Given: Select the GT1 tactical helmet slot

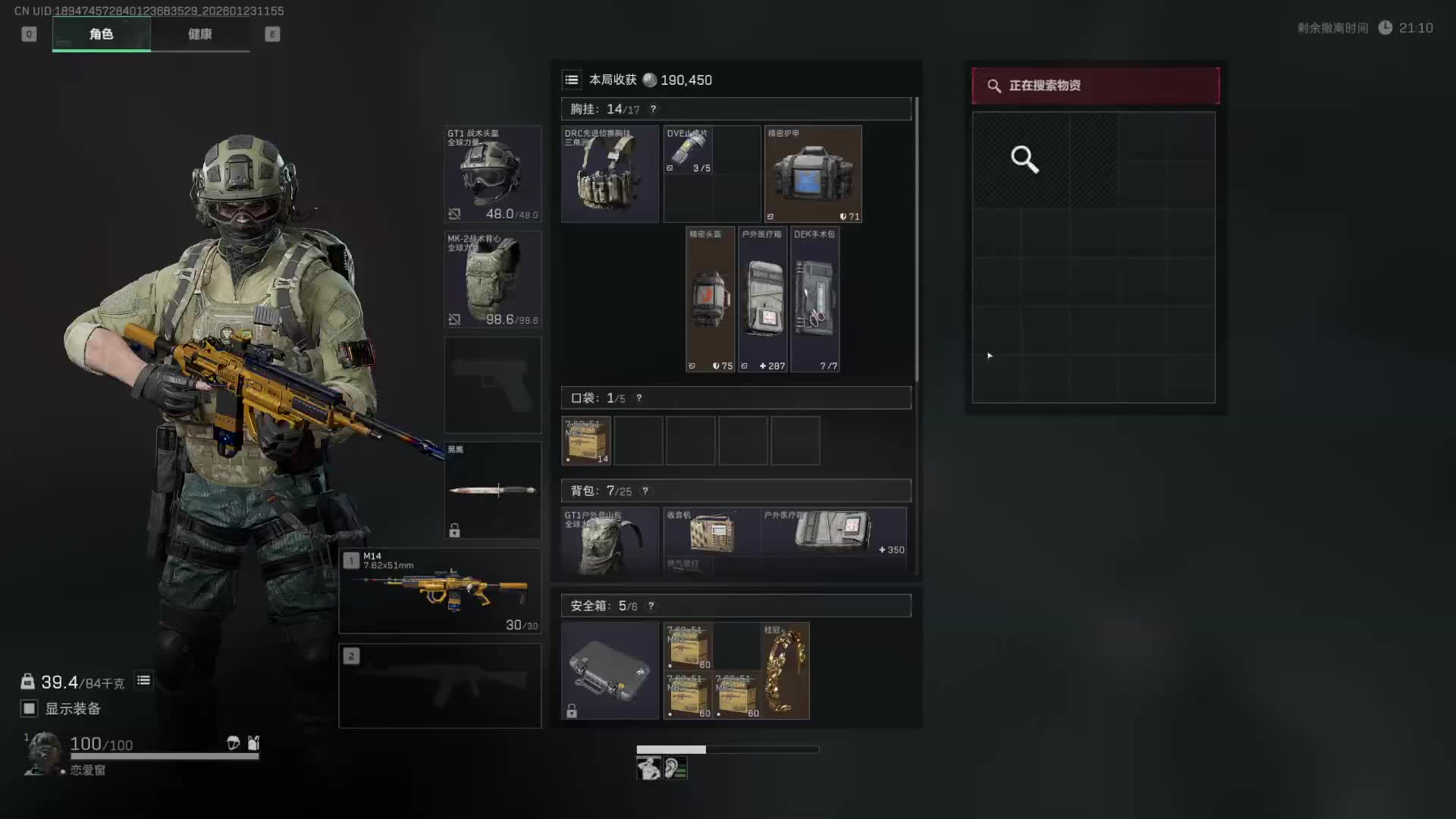Looking at the screenshot, I should tap(492, 174).
